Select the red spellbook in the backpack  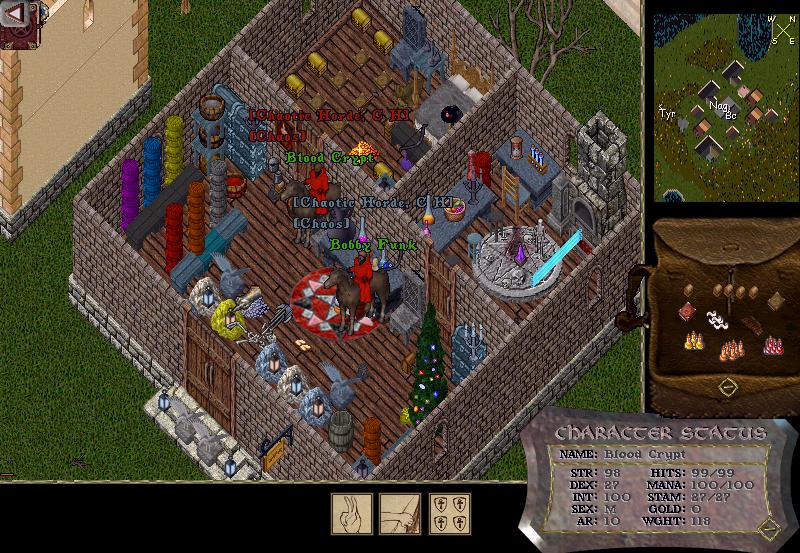coord(687,312)
